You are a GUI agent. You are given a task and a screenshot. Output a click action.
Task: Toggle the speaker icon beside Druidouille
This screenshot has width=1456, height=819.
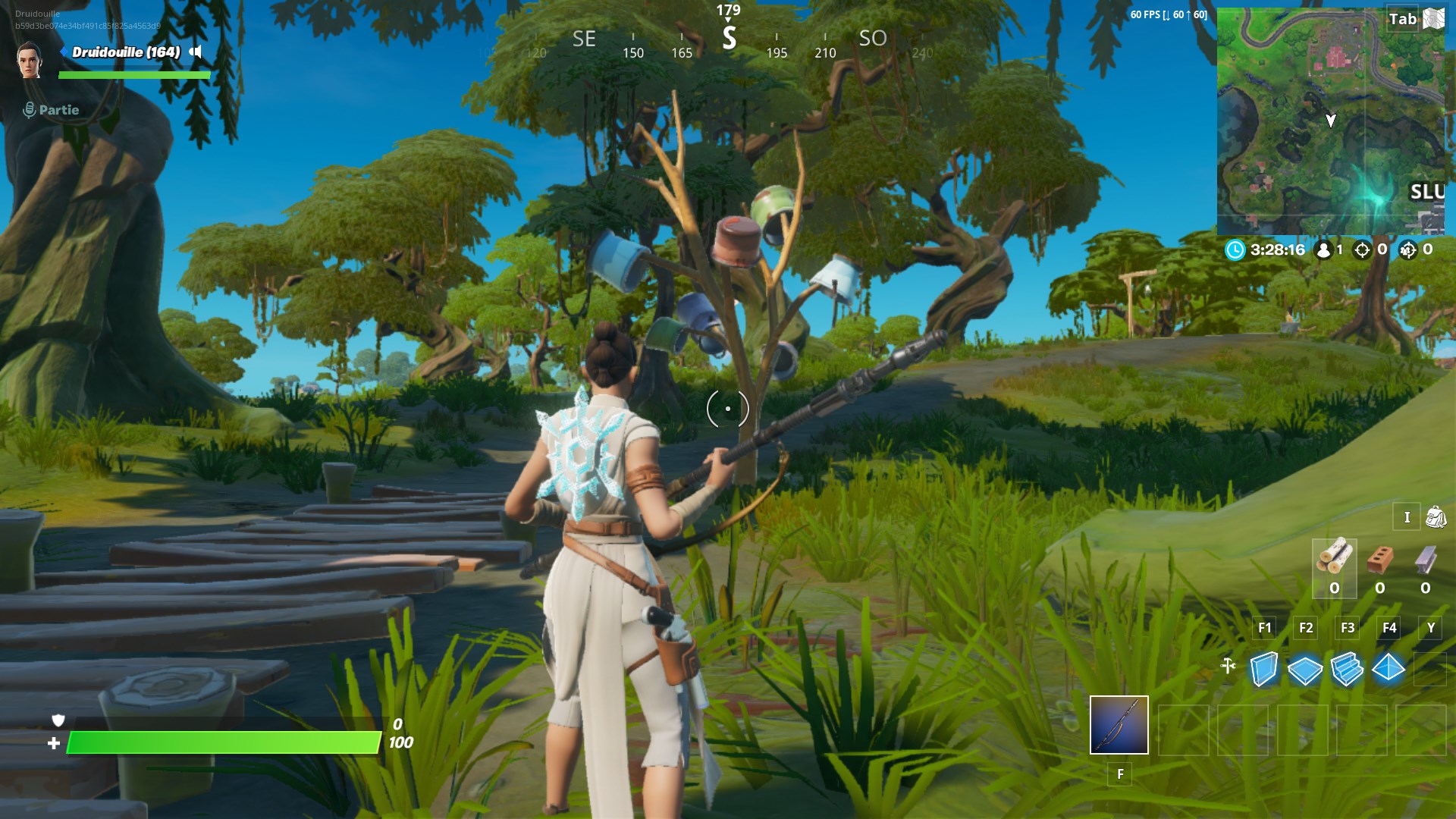(196, 52)
